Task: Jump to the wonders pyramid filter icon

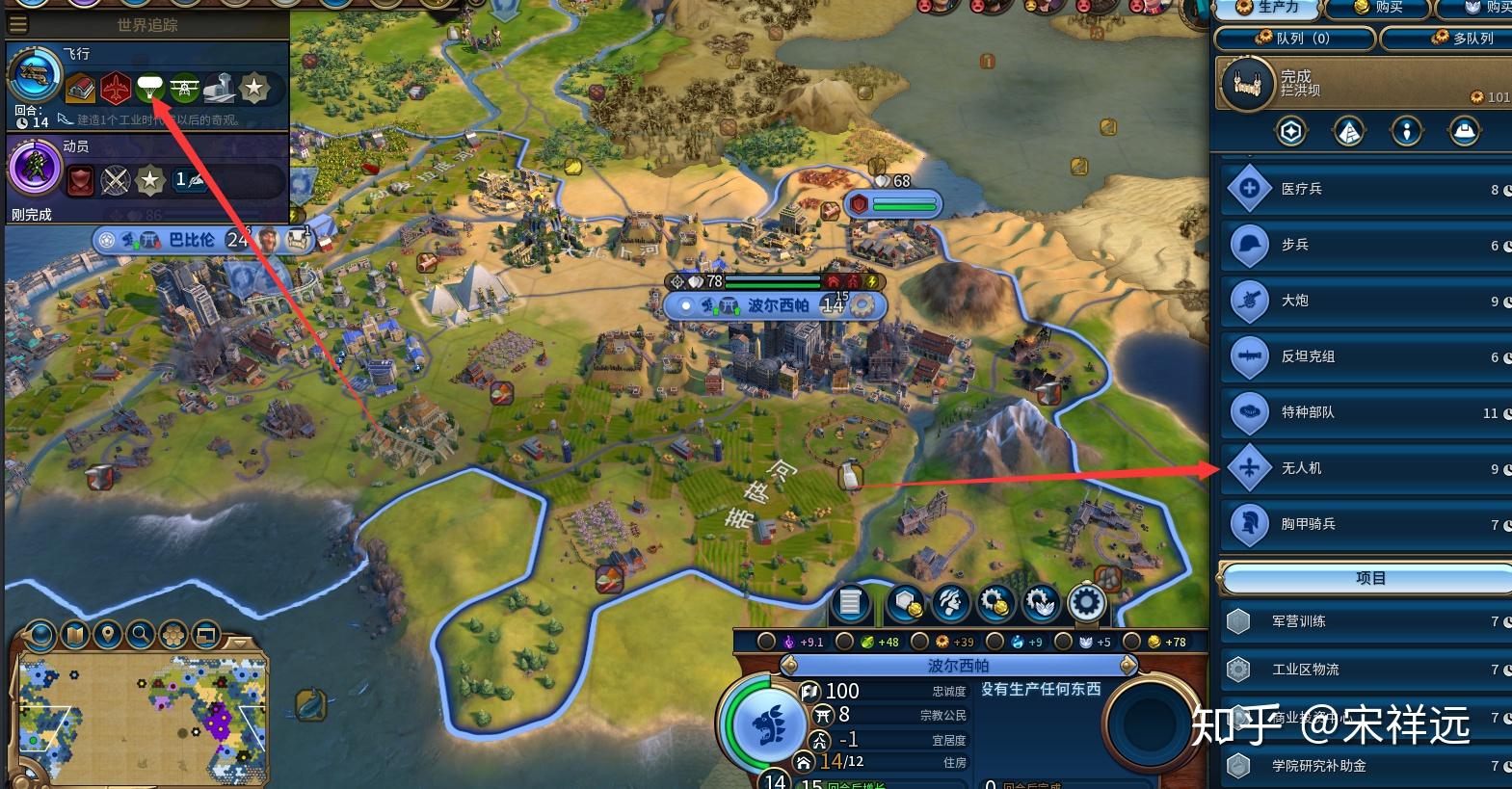Action: tap(1349, 131)
